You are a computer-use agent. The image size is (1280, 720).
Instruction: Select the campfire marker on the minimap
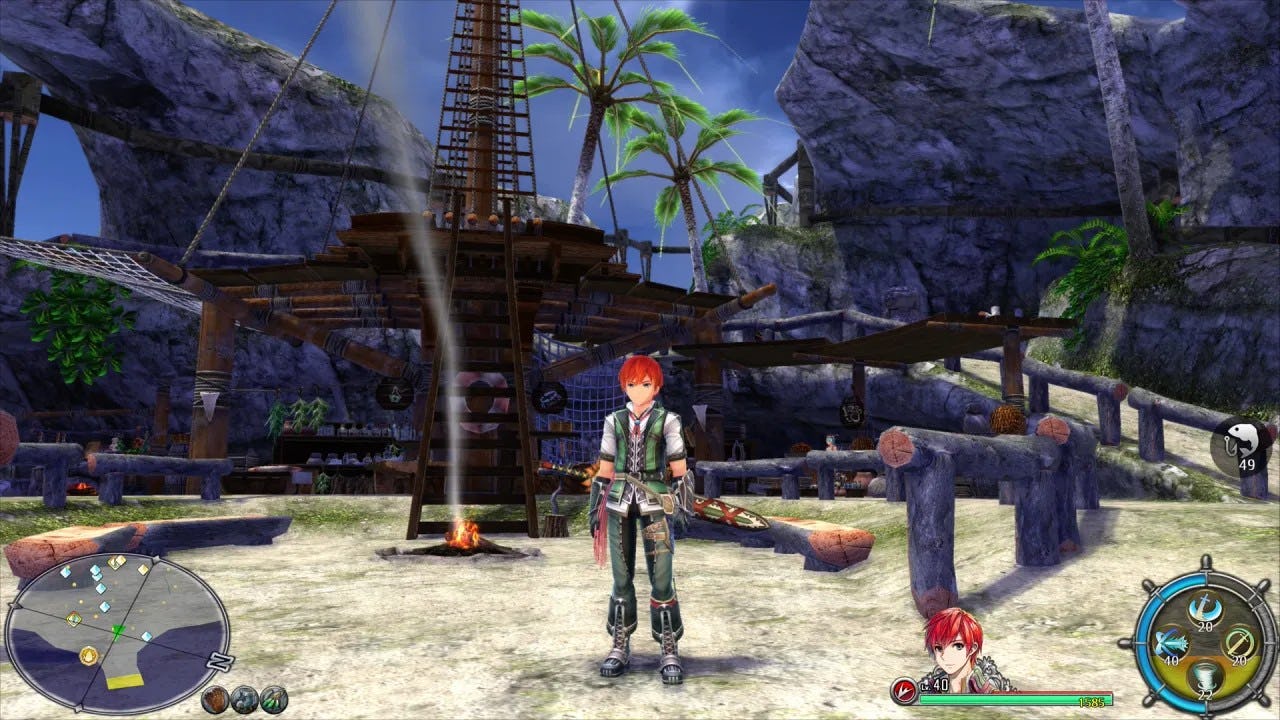pyautogui.click(x=88, y=655)
